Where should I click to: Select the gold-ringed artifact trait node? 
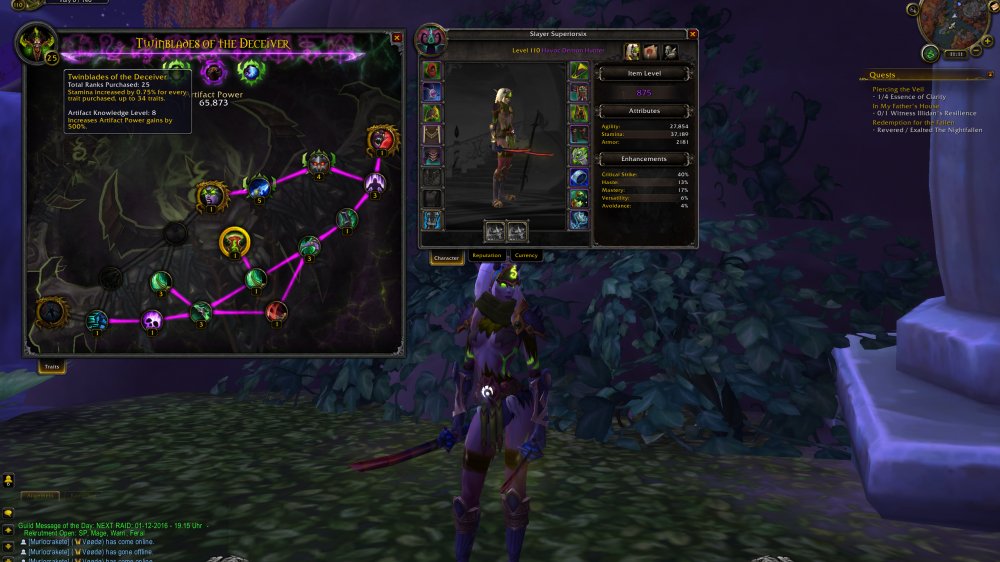point(233,241)
